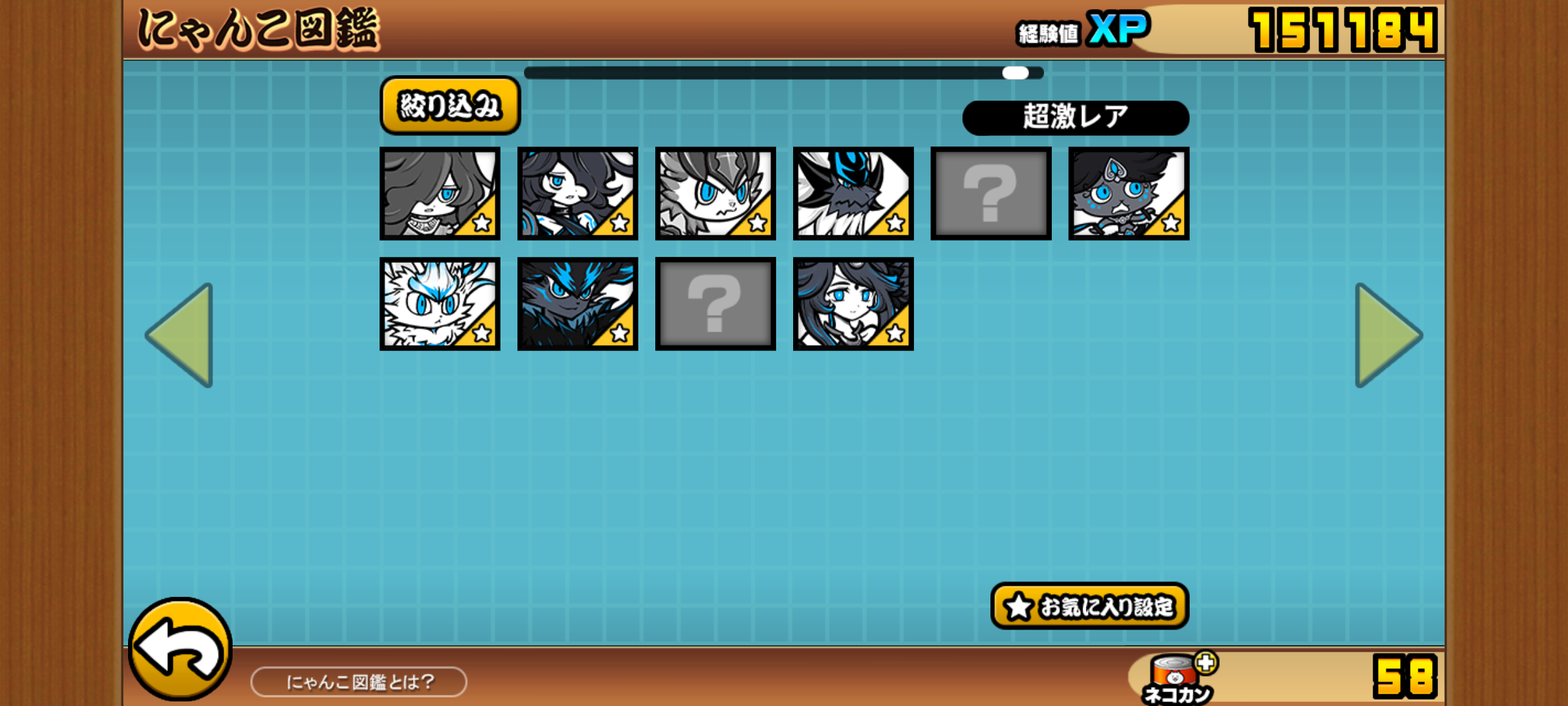This screenshot has height=706, width=1568.
Task: Go back with the yellow return arrow
Action: (180, 650)
